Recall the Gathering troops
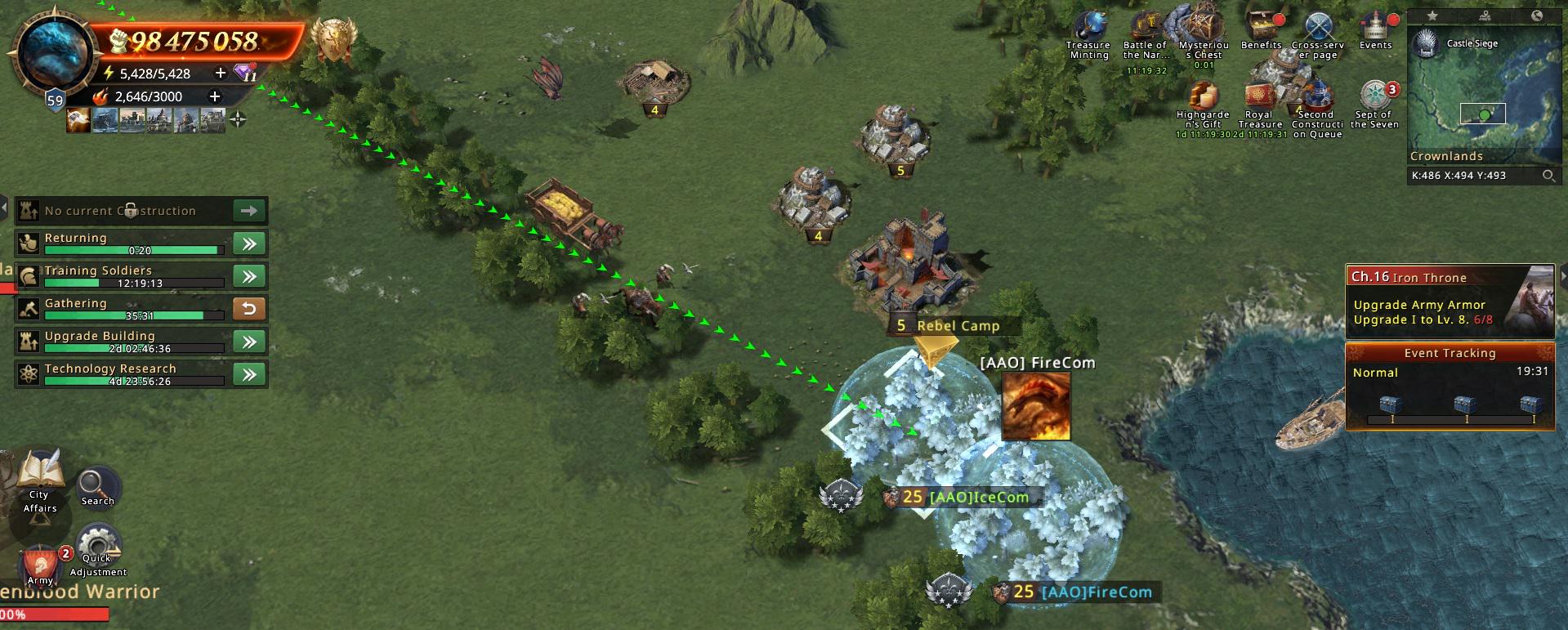 [249, 309]
